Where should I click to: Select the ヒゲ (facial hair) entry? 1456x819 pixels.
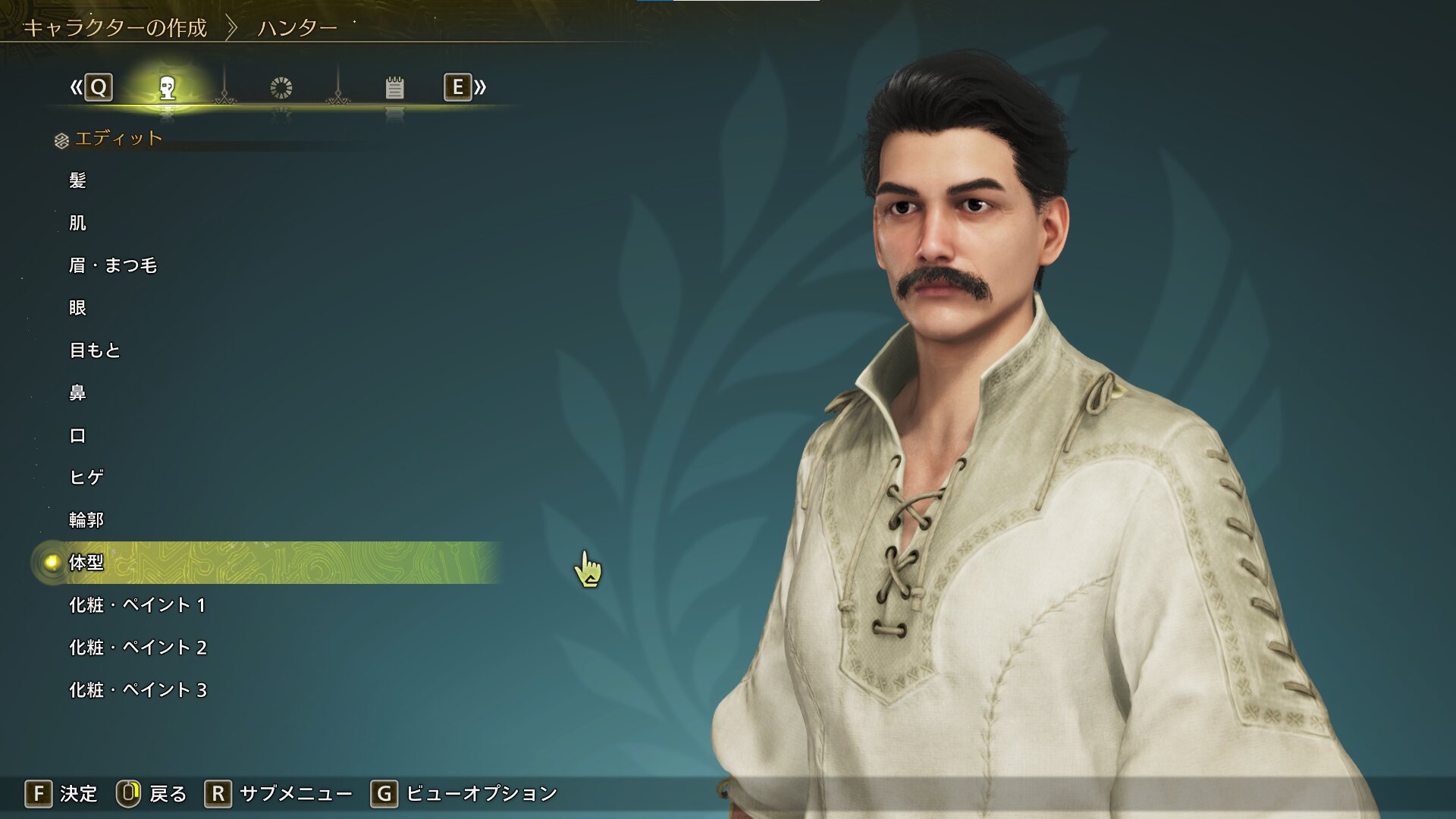(86, 477)
